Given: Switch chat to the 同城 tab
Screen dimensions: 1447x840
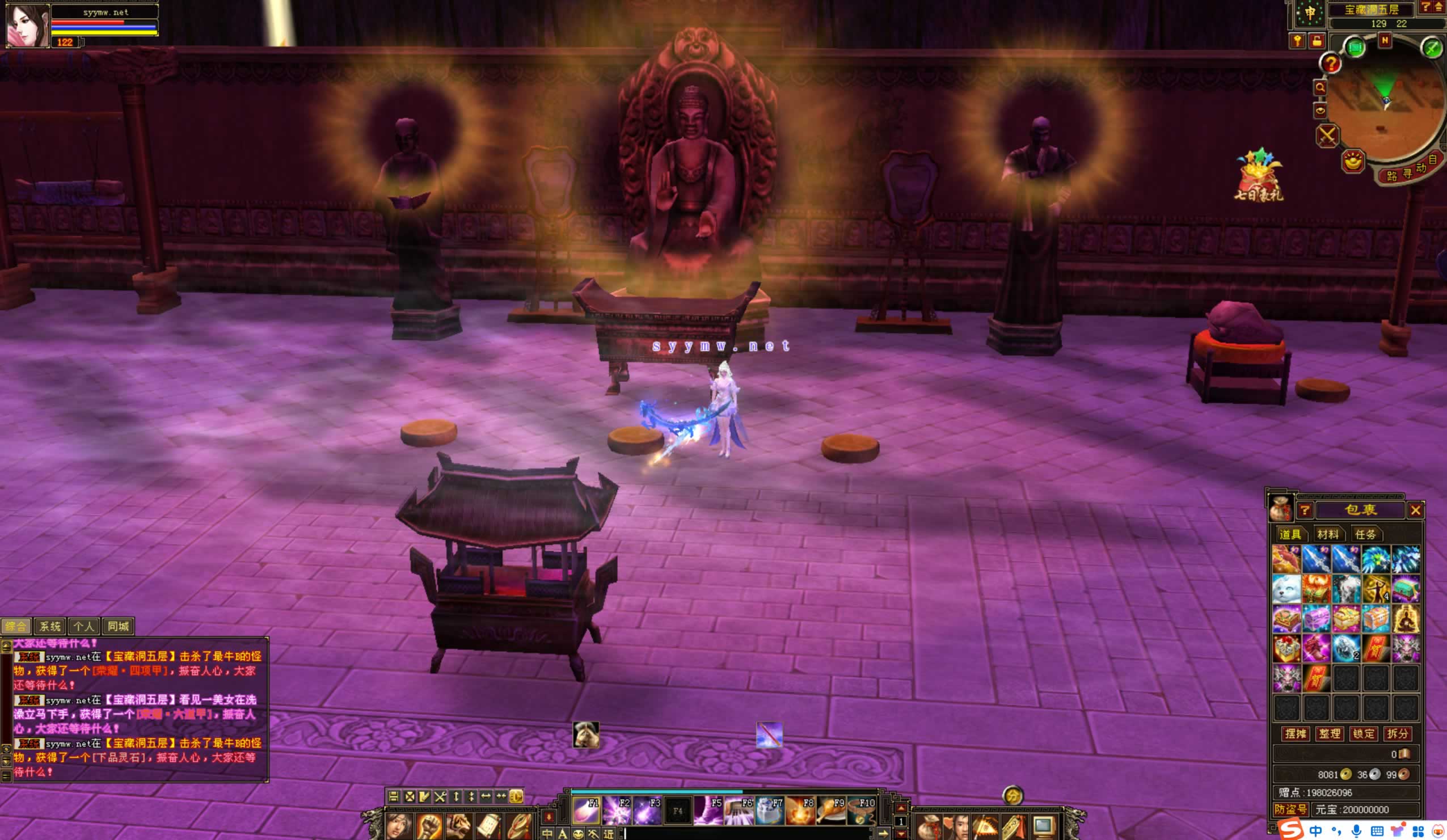Looking at the screenshot, I should [x=119, y=626].
